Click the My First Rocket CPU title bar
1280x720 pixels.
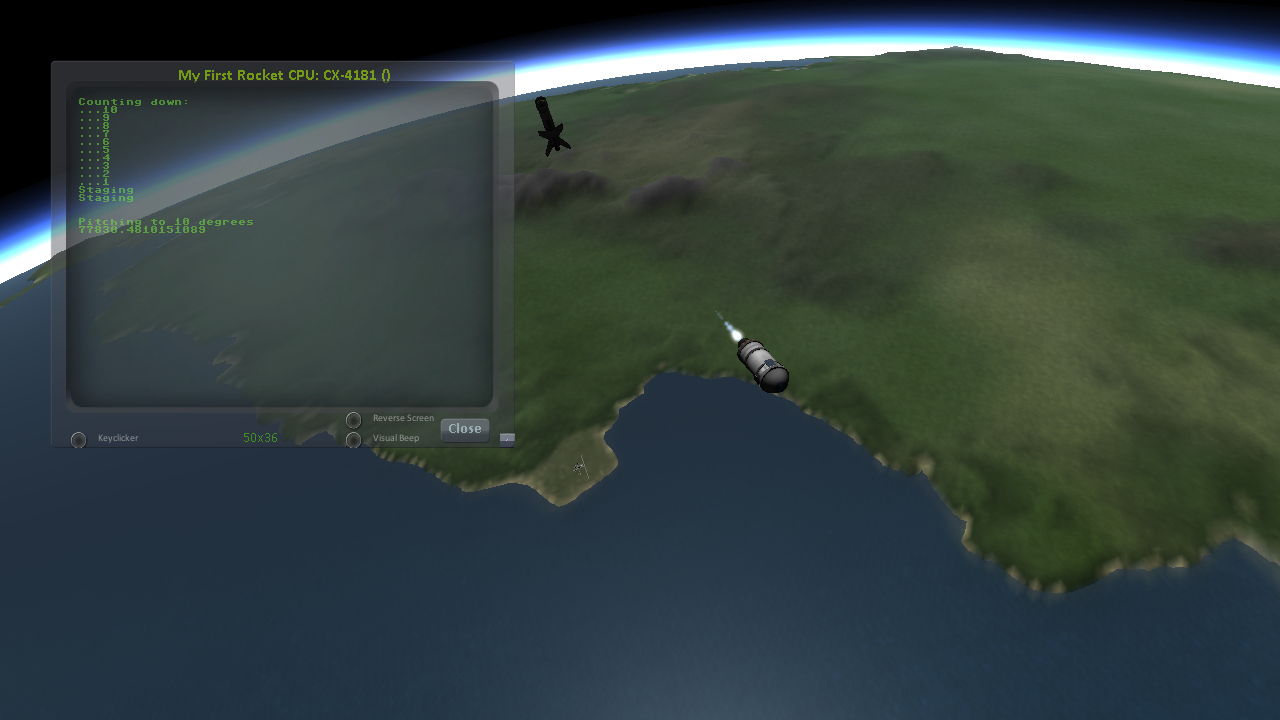pos(284,75)
